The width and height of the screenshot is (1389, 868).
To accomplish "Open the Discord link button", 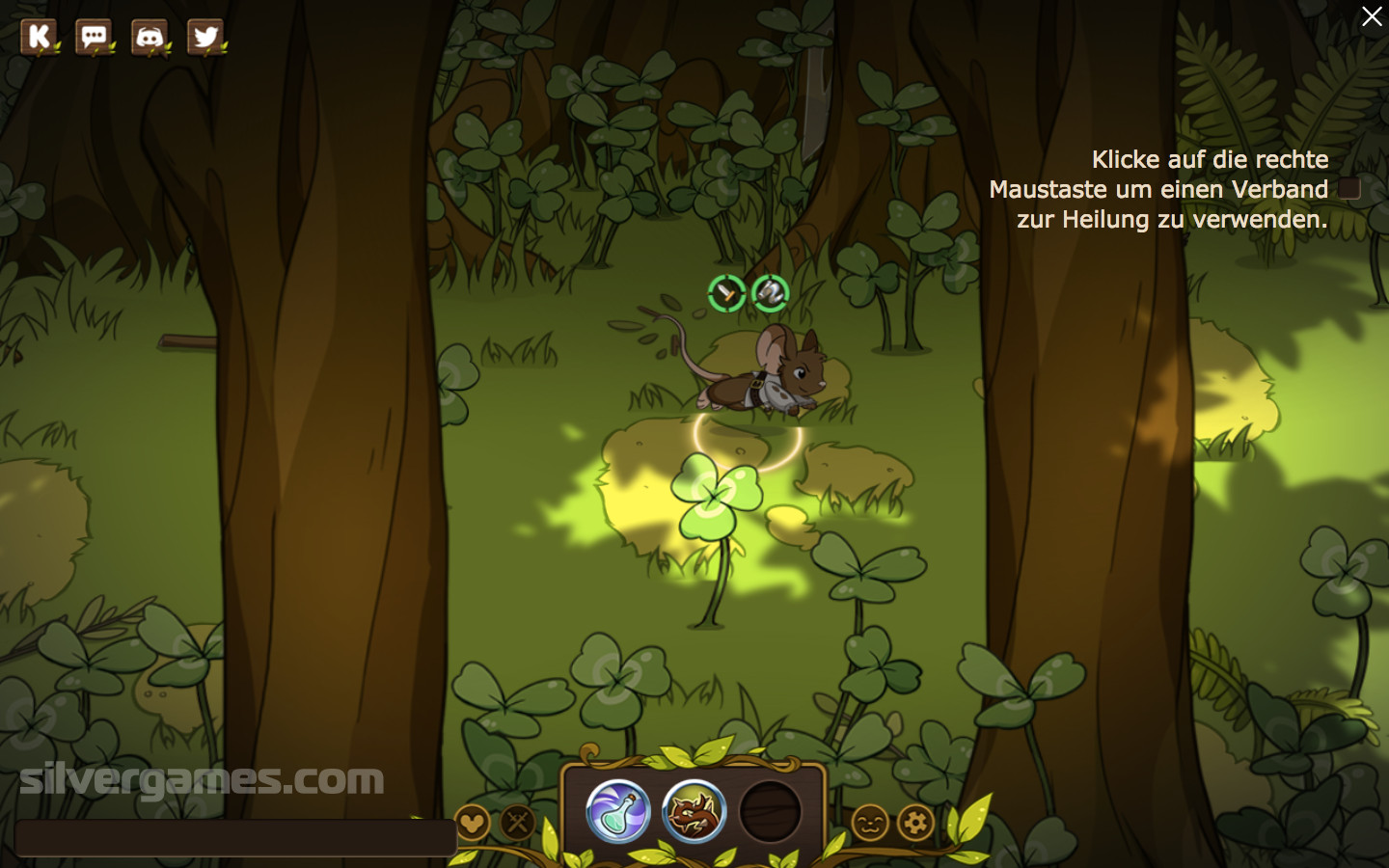I will coord(150,38).
